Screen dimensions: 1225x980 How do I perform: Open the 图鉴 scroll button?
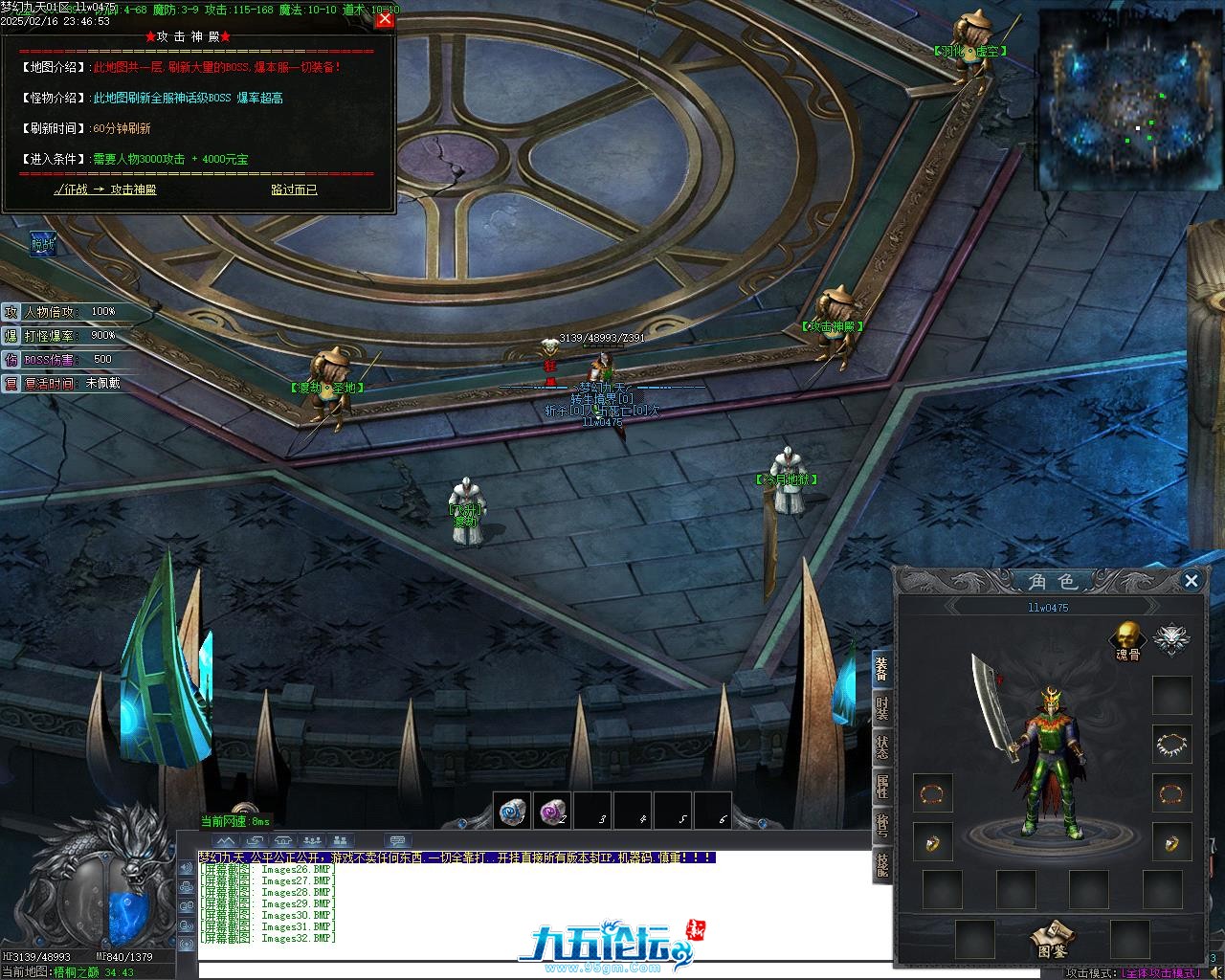coord(1052,936)
